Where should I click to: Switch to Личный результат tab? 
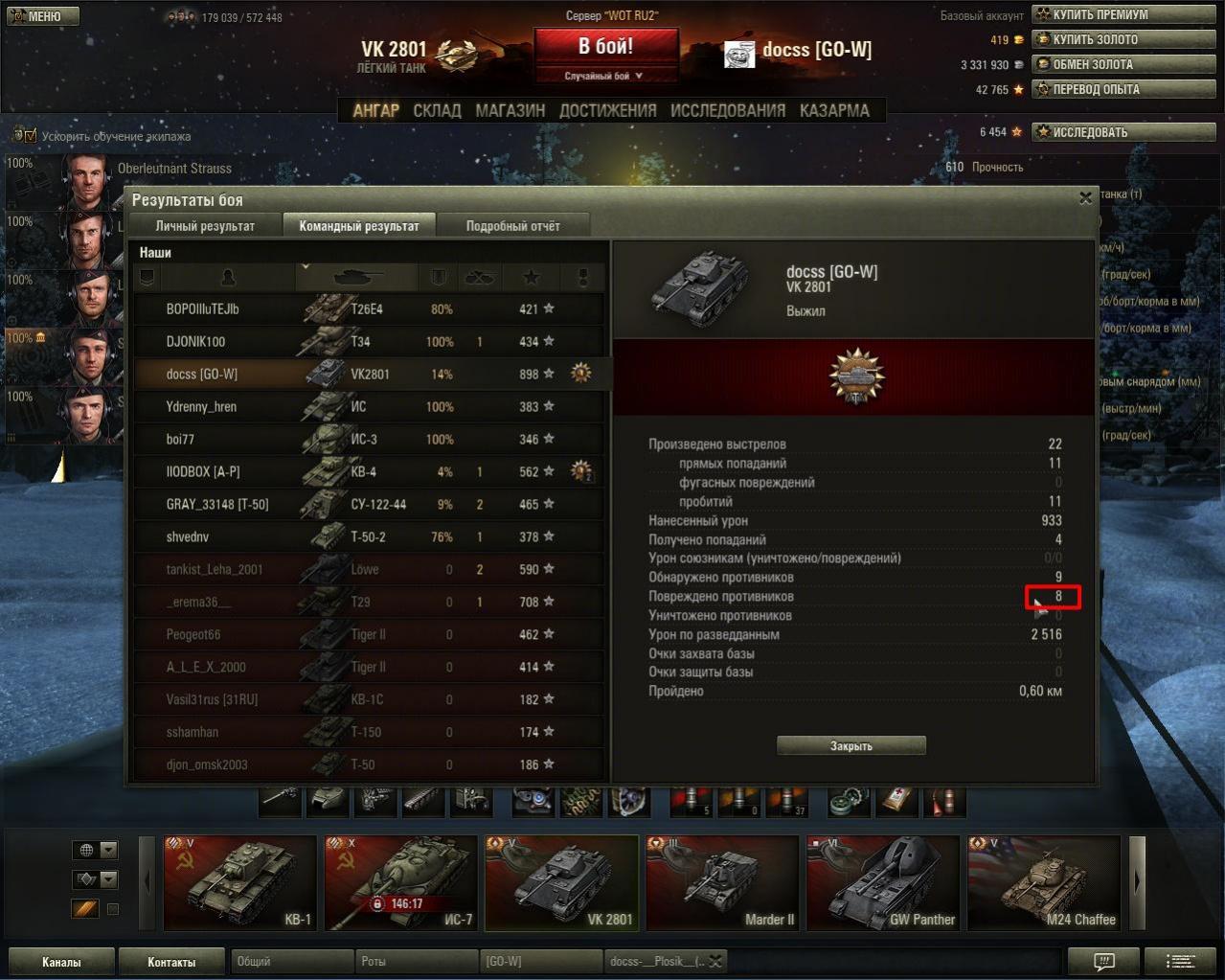205,226
